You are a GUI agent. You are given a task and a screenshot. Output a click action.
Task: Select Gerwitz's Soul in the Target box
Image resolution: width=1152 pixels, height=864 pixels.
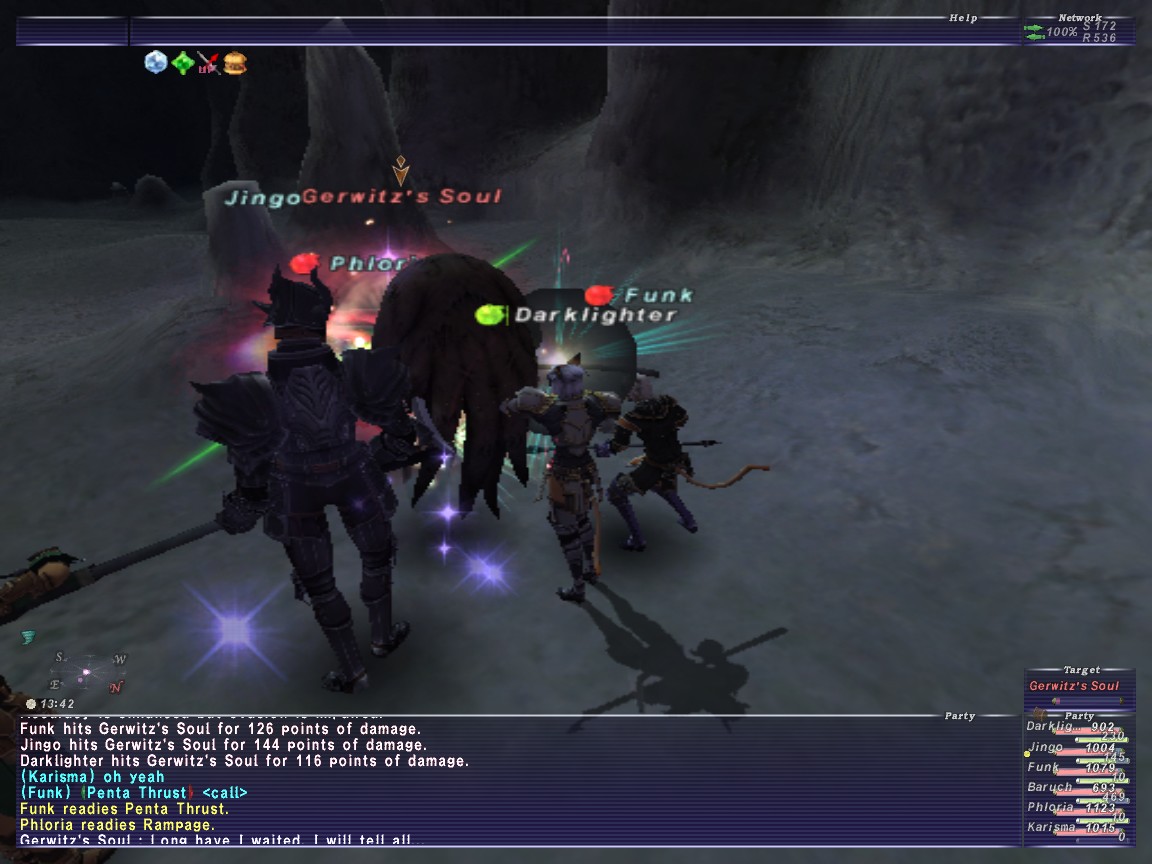click(x=1075, y=686)
